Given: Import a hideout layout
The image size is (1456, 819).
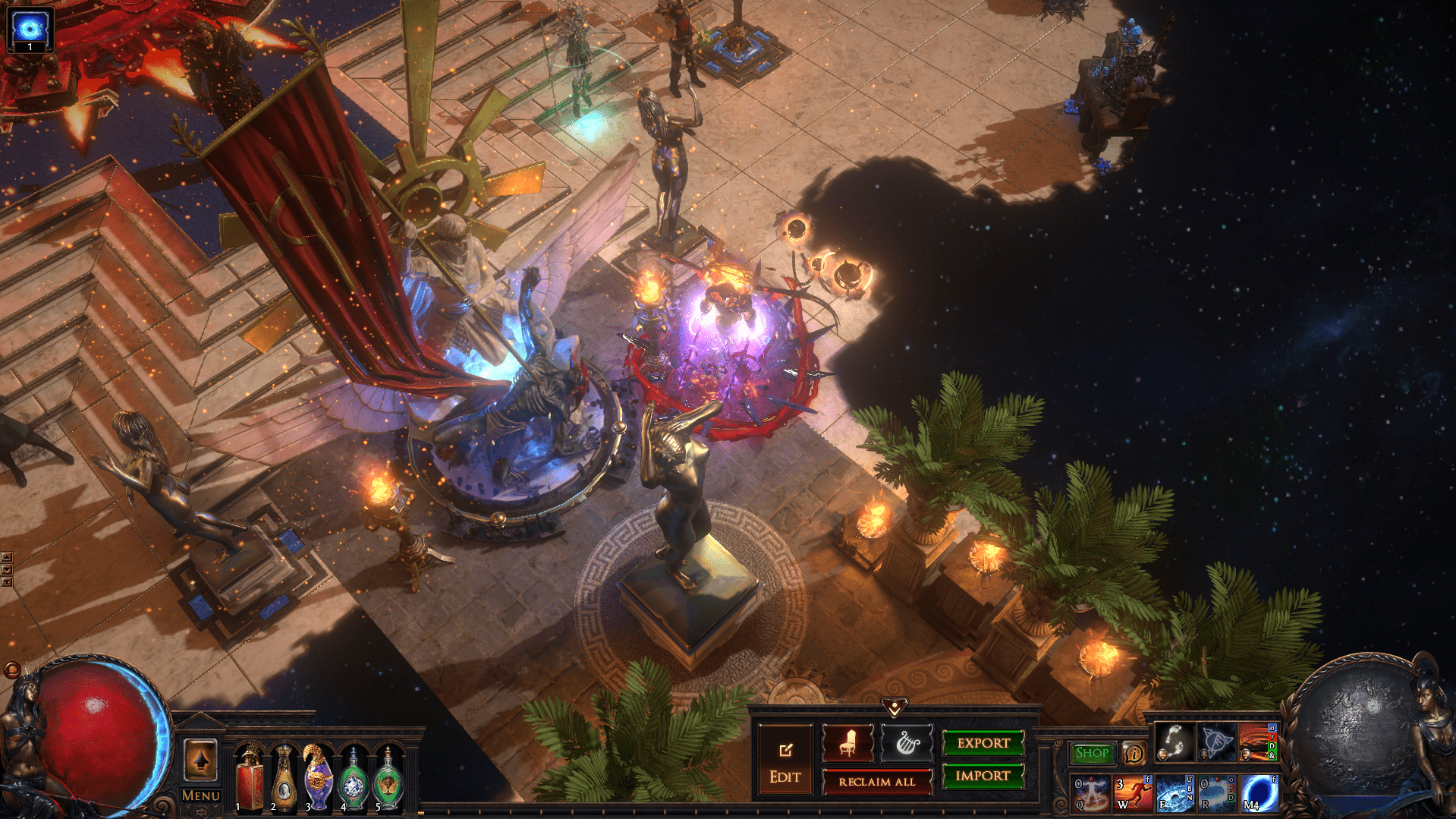Looking at the screenshot, I should (983, 776).
